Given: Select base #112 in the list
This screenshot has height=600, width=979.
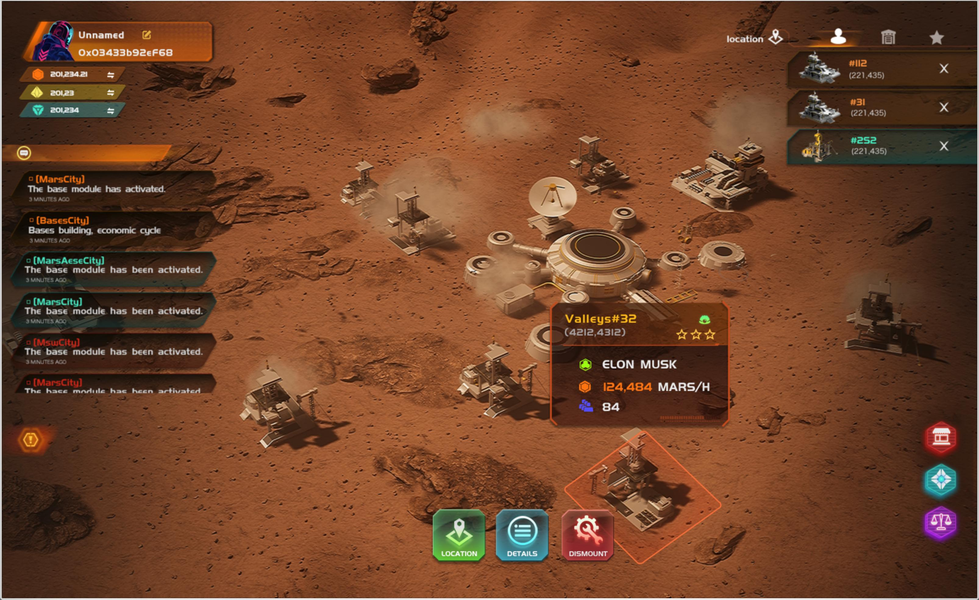Looking at the screenshot, I should [x=860, y=69].
